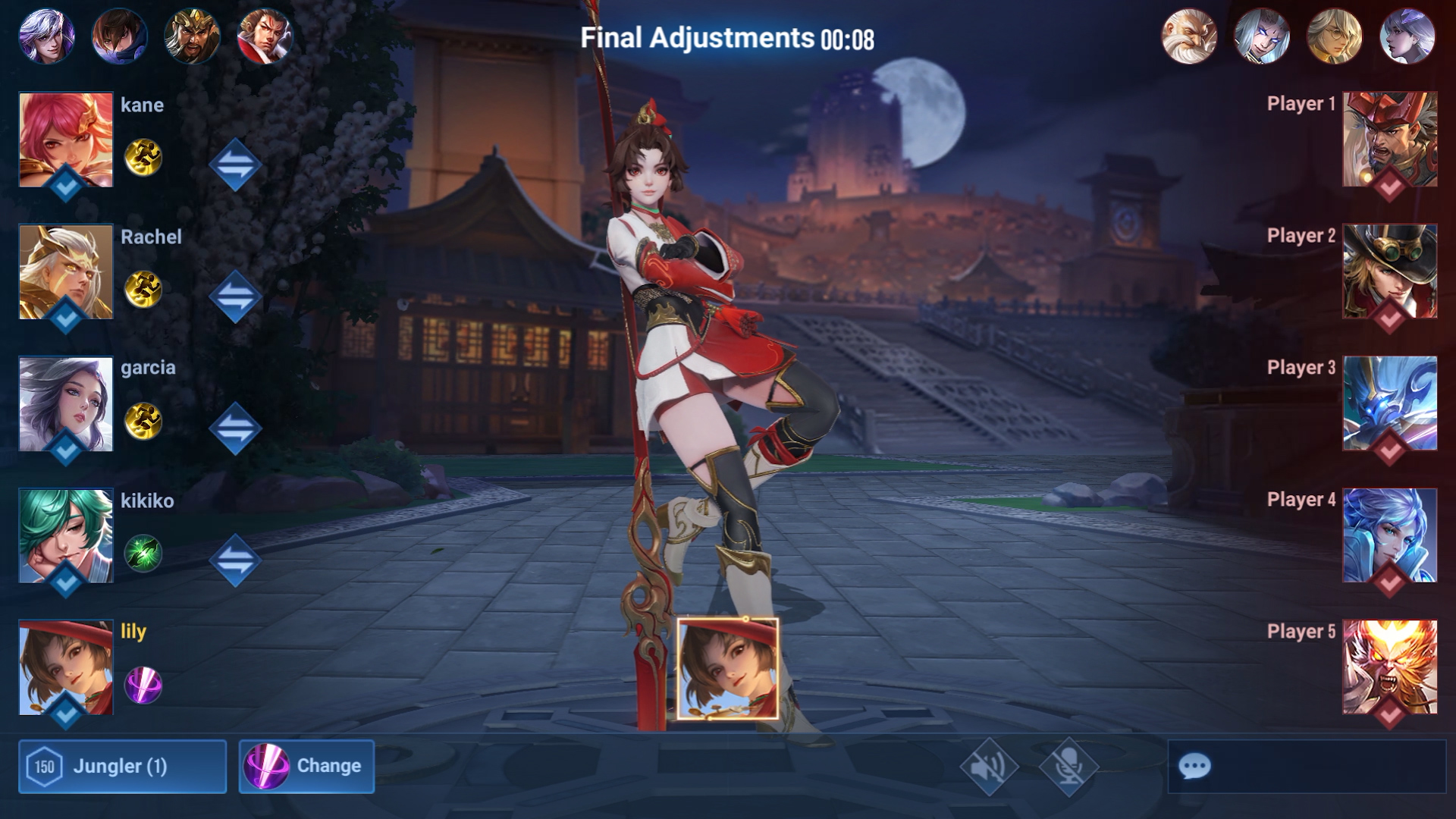Open the Jungler (1) role selector
This screenshot has height=819, width=1456.
tap(121, 767)
